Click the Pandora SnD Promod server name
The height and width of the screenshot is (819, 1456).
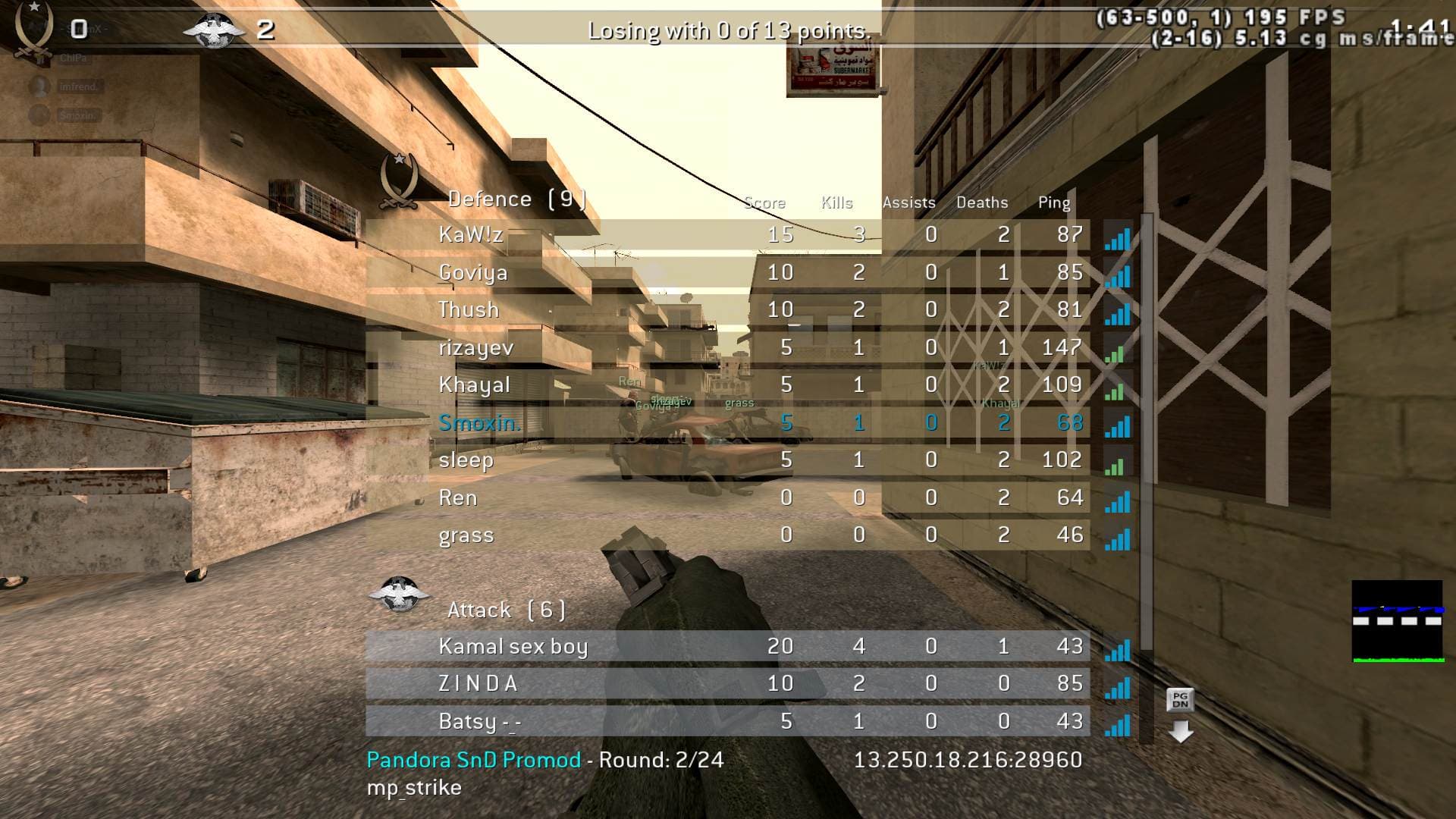click(473, 760)
